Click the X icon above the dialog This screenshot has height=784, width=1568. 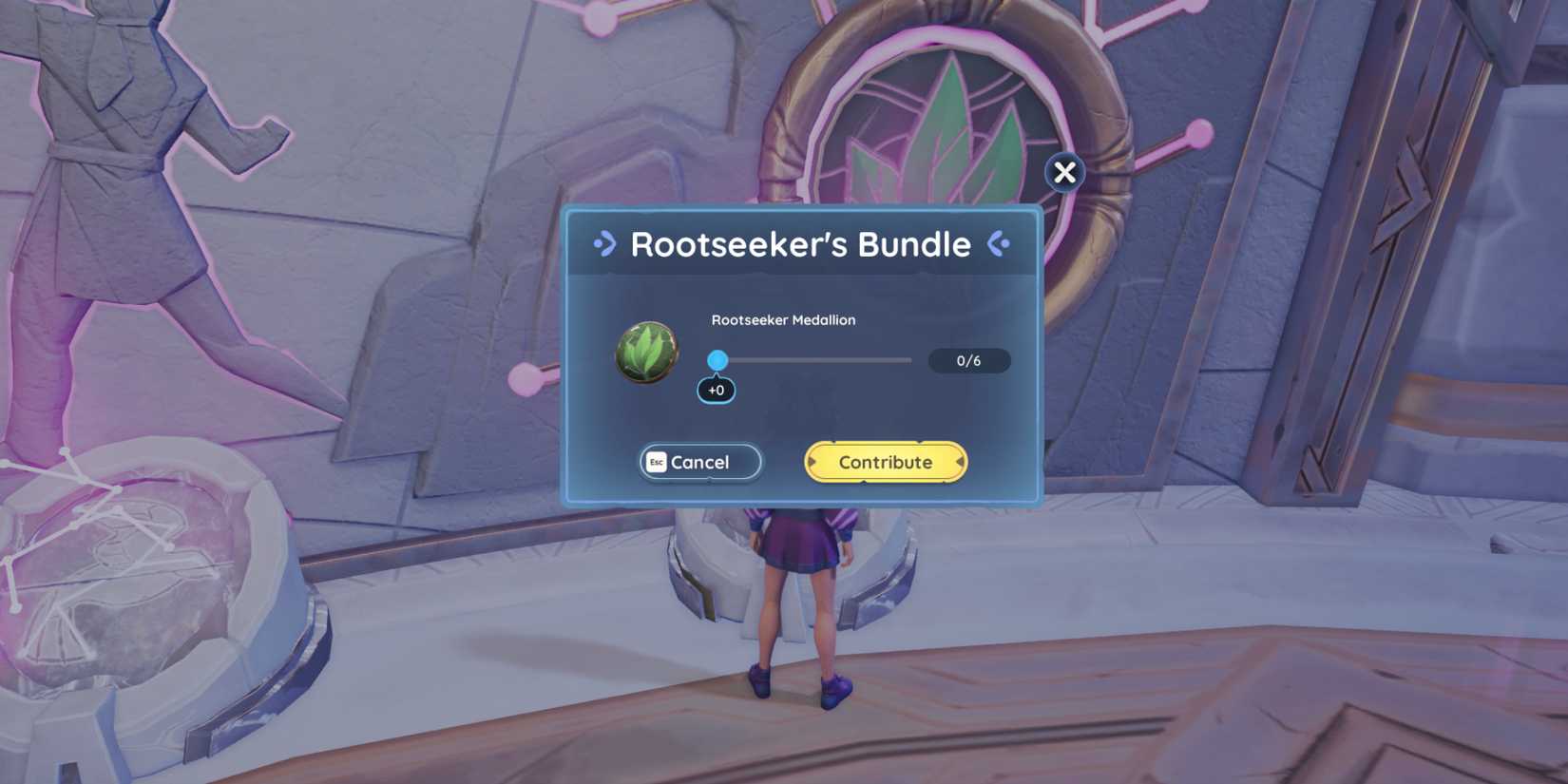pos(1064,172)
